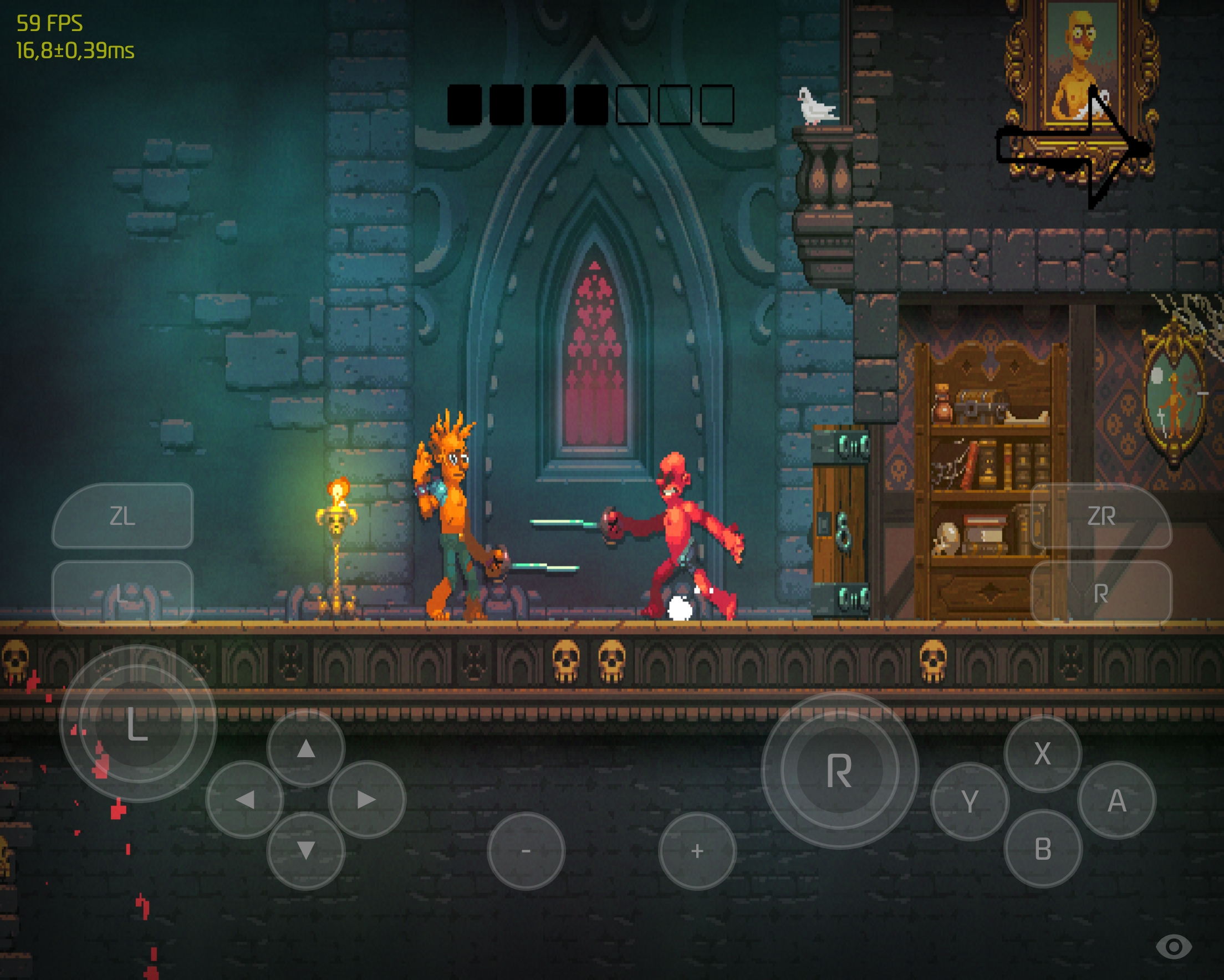Tap the plus button
The height and width of the screenshot is (980, 1224).
click(697, 850)
